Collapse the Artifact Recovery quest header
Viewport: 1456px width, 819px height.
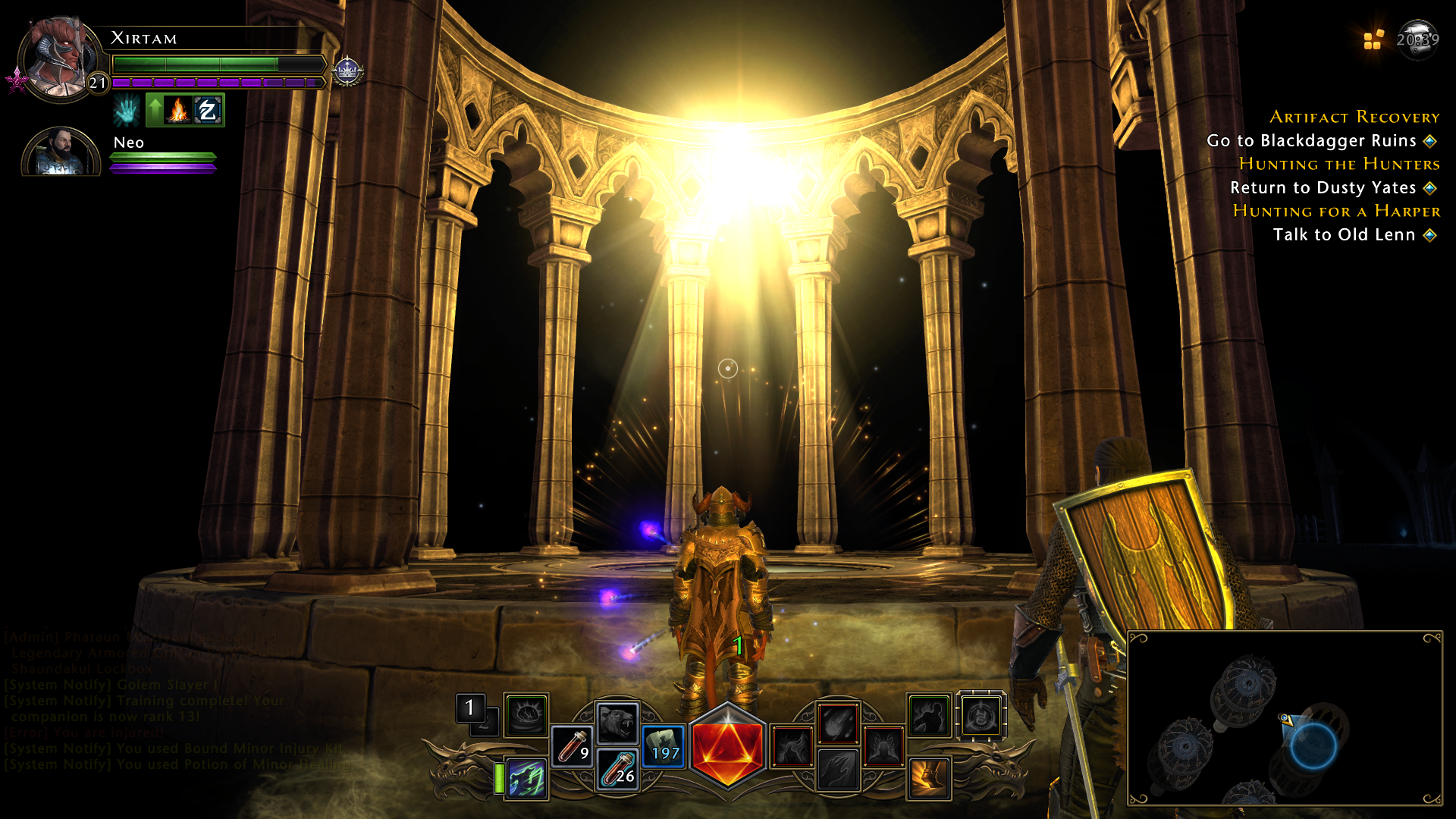1354,118
